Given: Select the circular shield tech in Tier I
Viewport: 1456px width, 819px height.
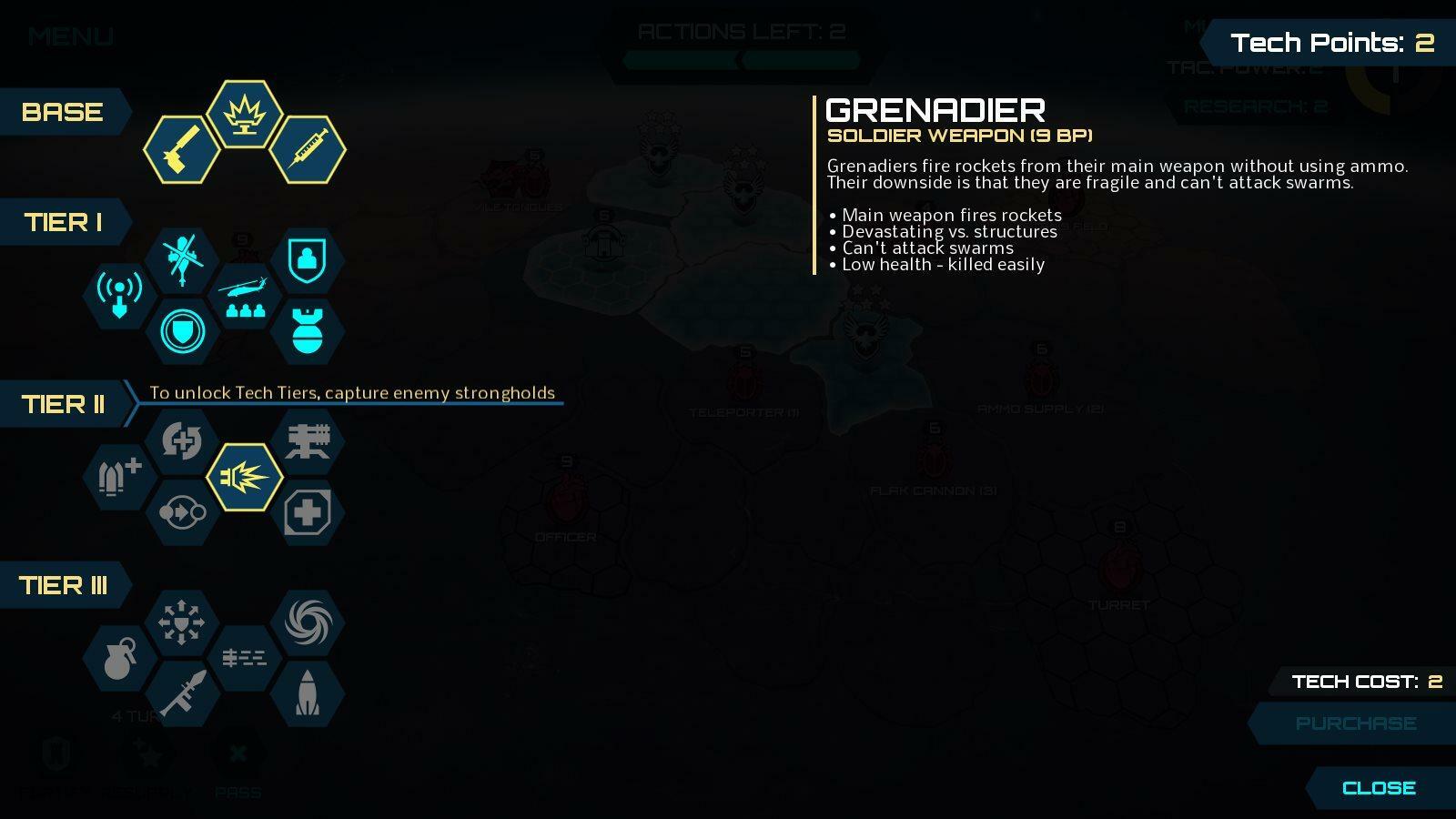Looking at the screenshot, I should [182, 330].
